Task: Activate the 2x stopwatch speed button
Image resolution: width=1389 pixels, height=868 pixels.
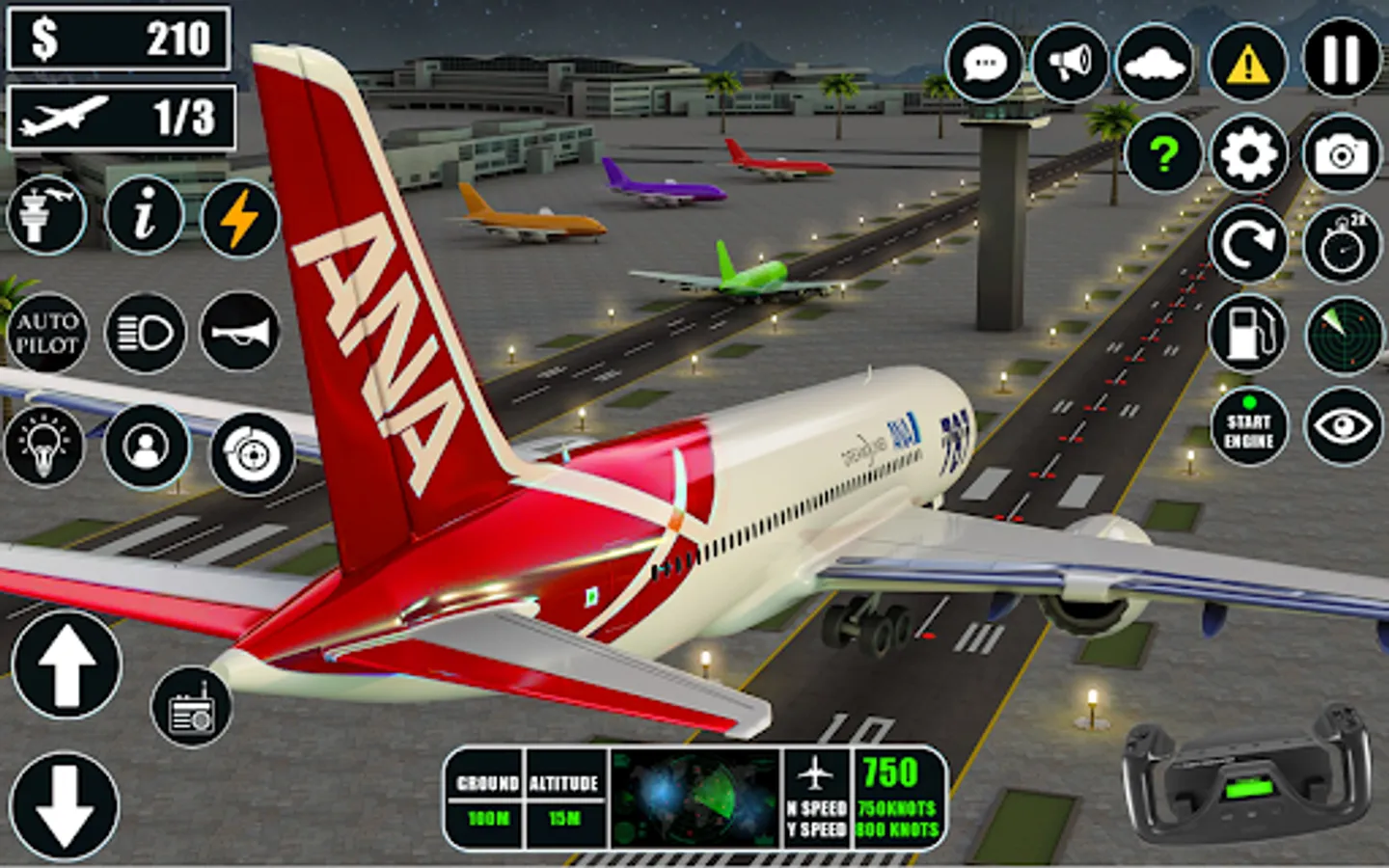Action: (1342, 244)
